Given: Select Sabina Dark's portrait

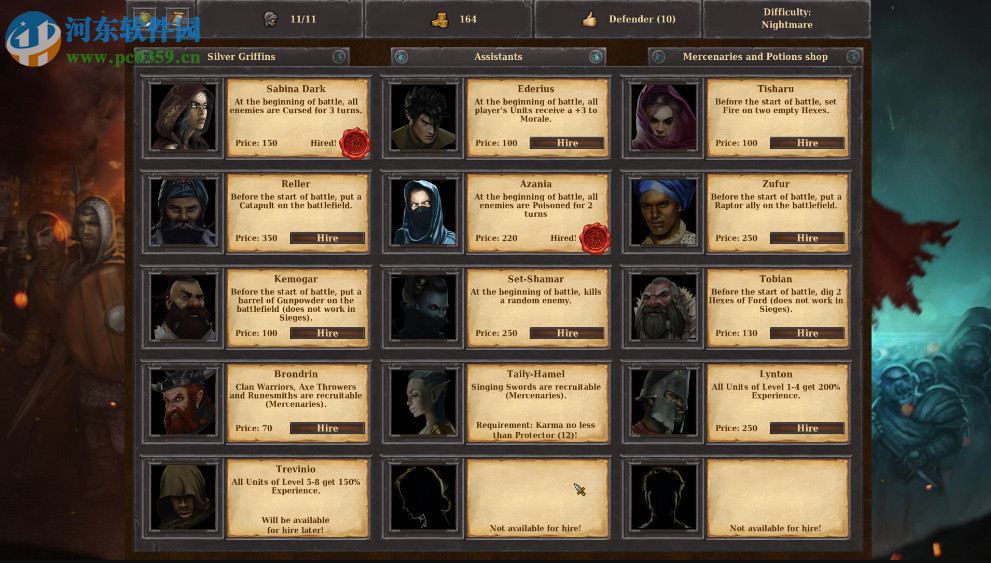Looking at the screenshot, I should [183, 116].
